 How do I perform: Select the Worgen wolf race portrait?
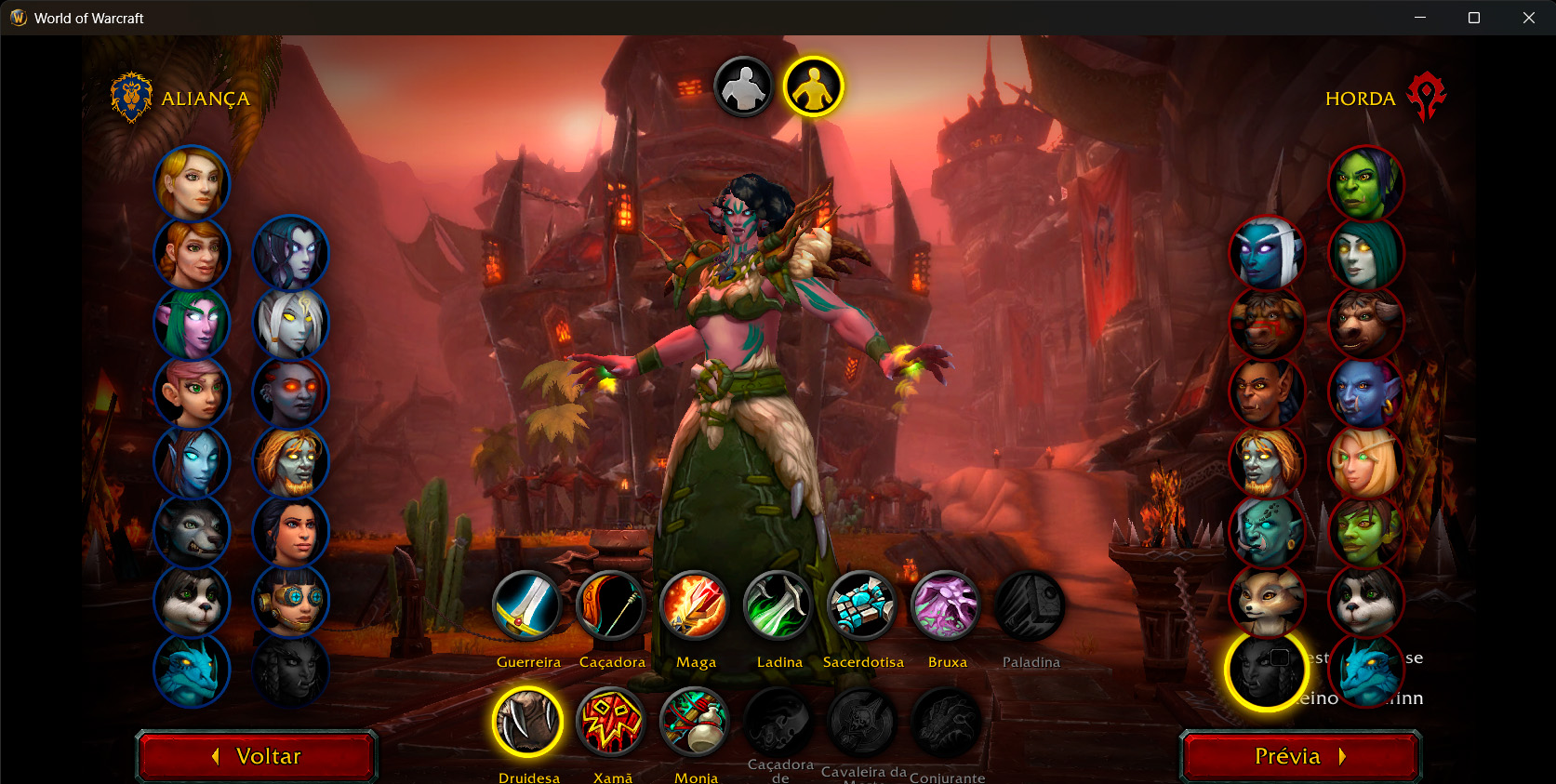(192, 532)
